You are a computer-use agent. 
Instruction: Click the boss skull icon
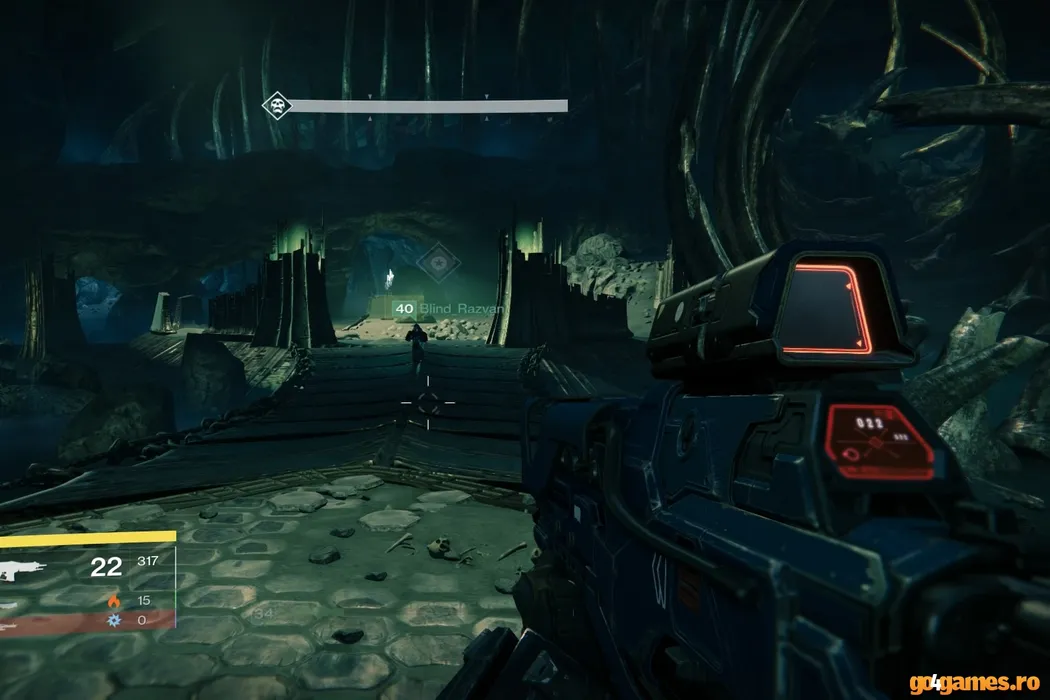pos(276,106)
